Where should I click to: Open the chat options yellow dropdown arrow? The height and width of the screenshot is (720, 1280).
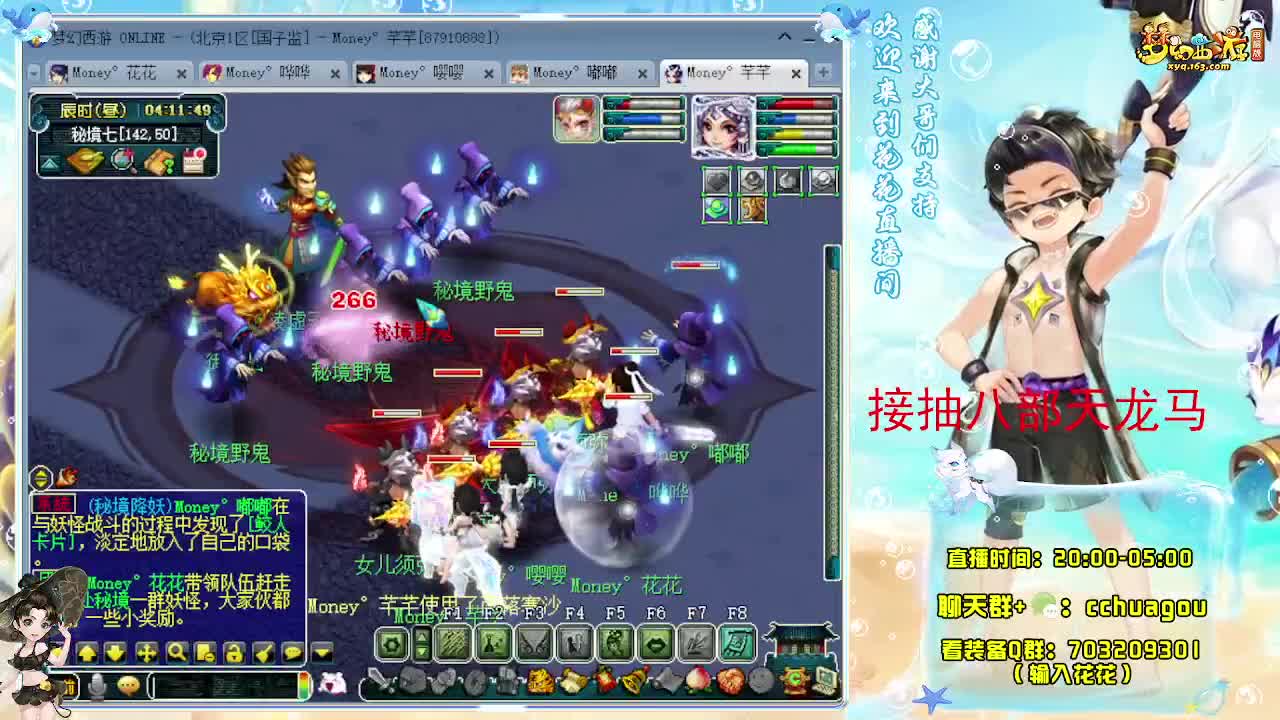pyautogui.click(x=321, y=652)
